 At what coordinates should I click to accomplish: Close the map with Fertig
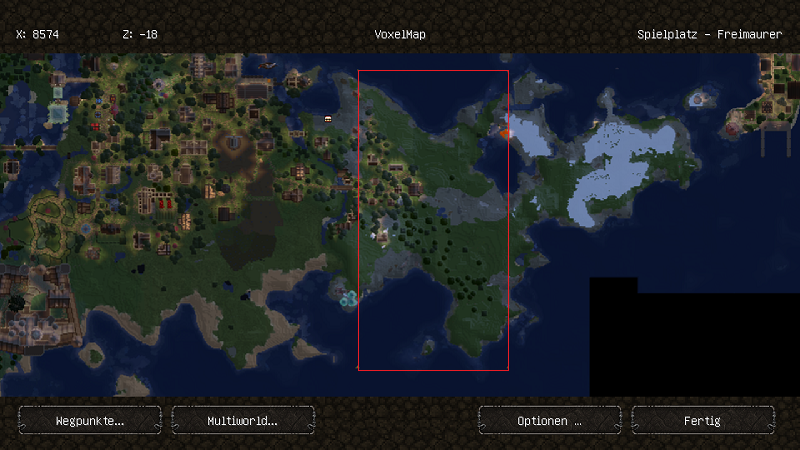tap(703, 420)
